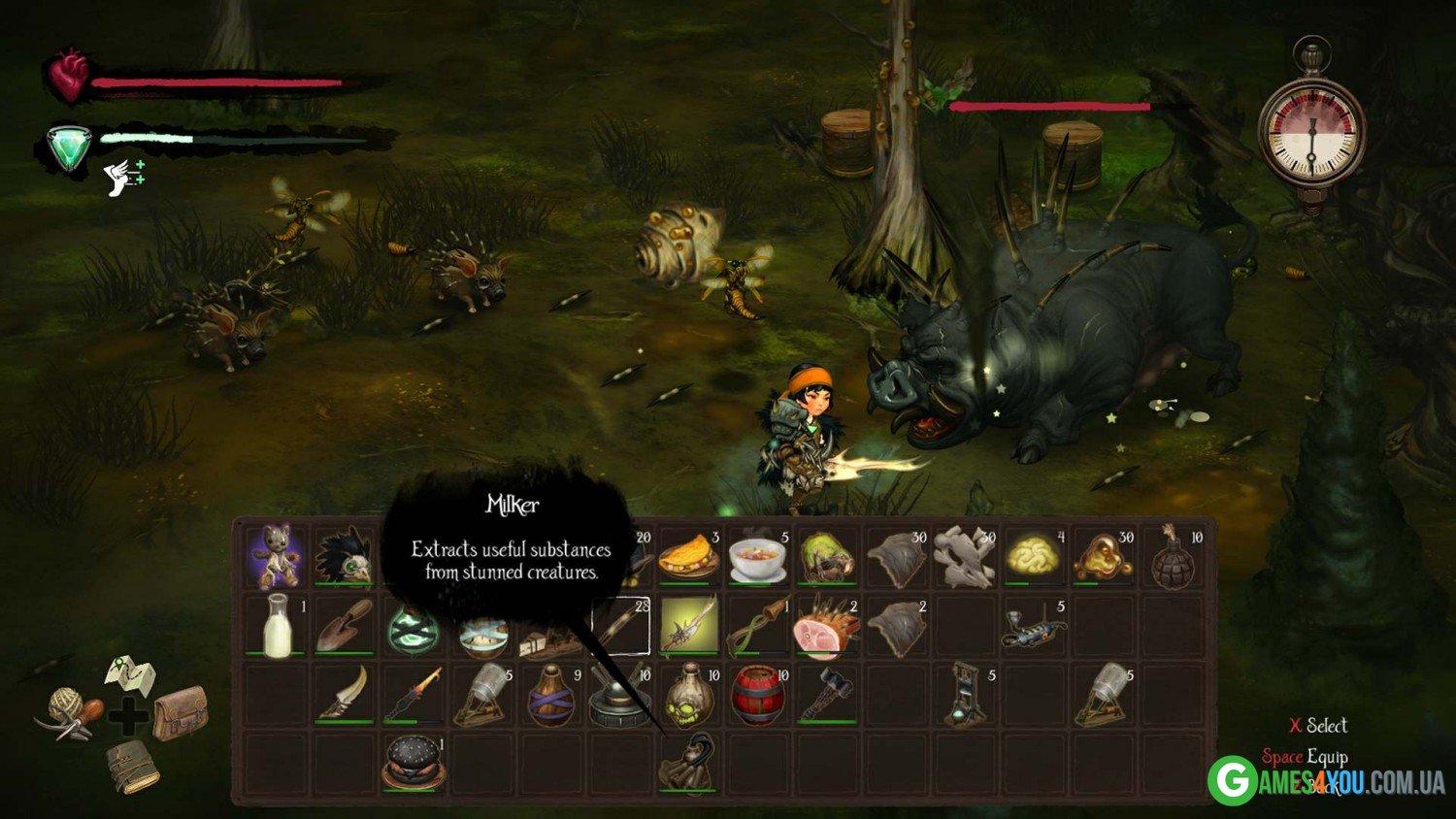Image resolution: width=1456 pixels, height=819 pixels.
Task: Select the bowl of soup
Action: (x=757, y=557)
